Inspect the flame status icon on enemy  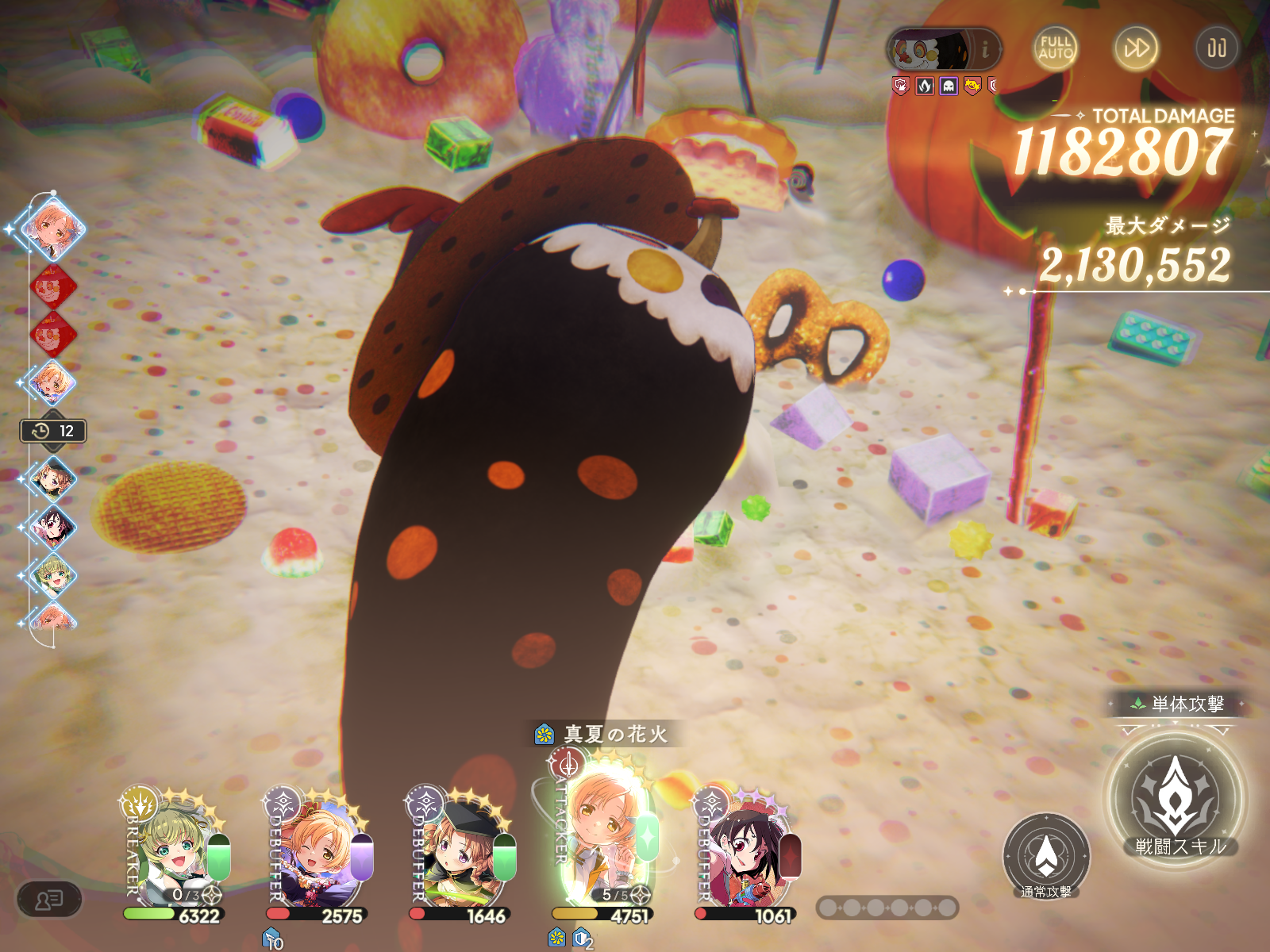tap(925, 86)
